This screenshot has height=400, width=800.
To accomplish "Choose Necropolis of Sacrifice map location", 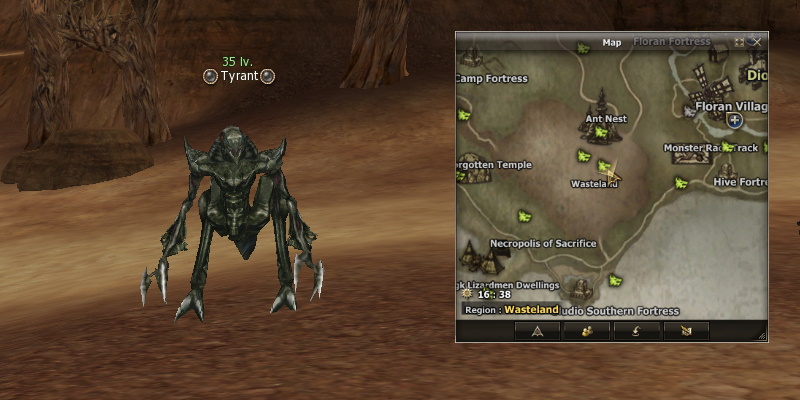I will (543, 243).
